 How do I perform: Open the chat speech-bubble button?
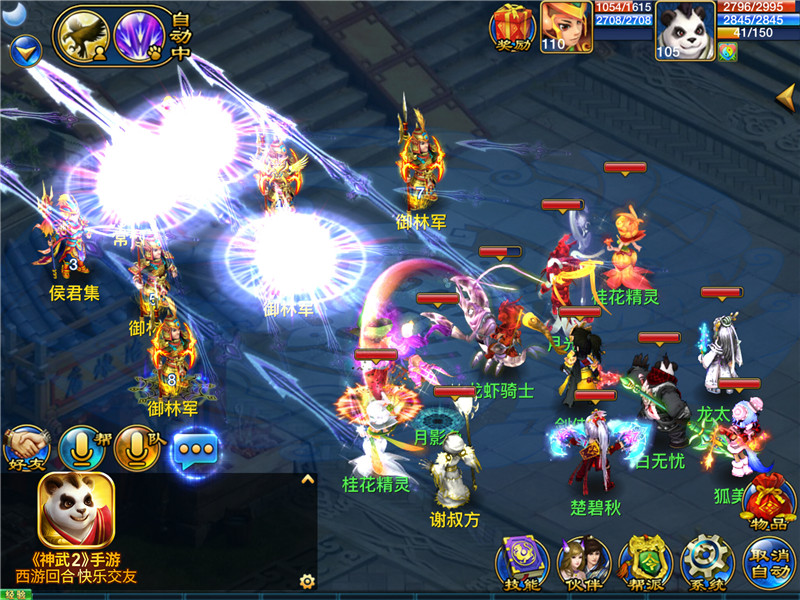[x=195, y=450]
